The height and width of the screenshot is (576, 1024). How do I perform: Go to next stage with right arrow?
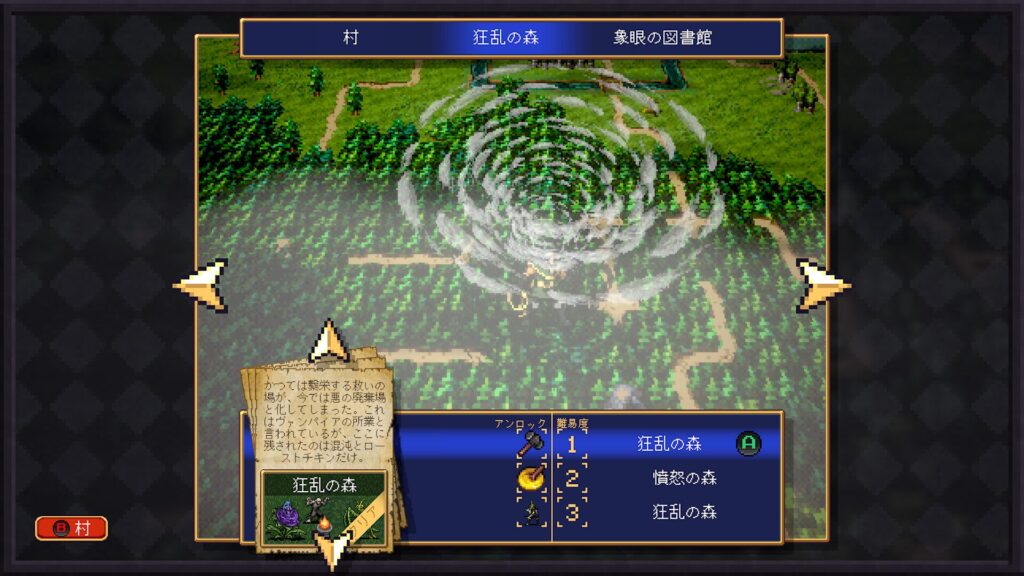823,285
